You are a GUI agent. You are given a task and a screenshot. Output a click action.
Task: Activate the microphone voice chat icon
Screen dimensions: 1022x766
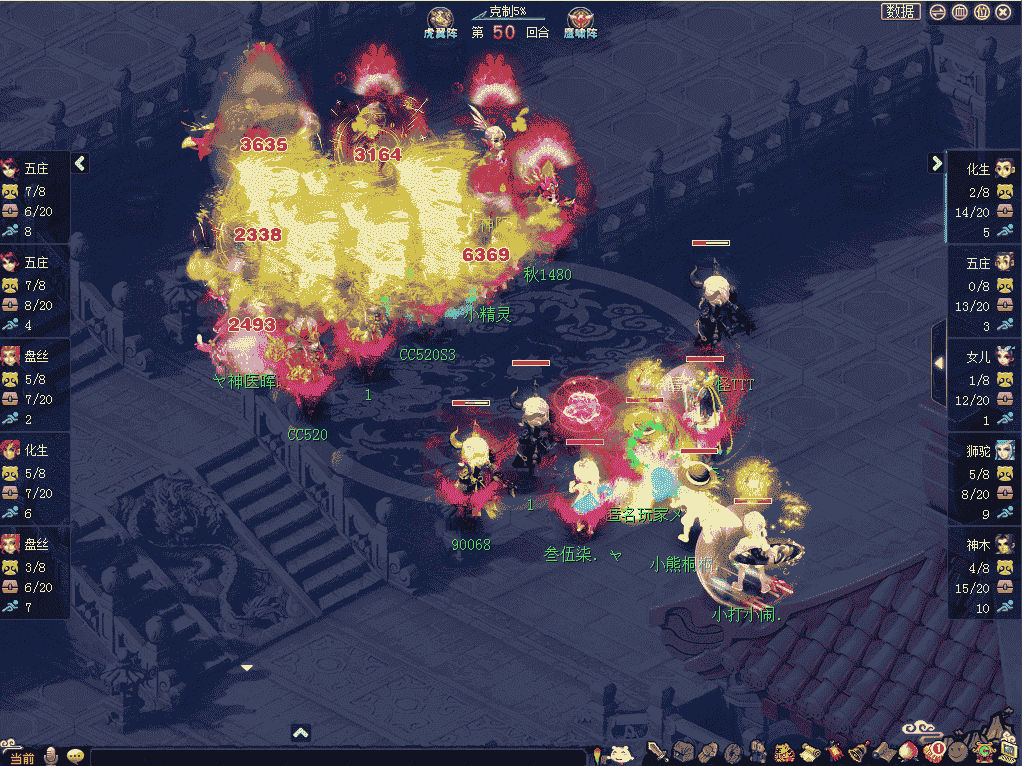tap(50, 756)
